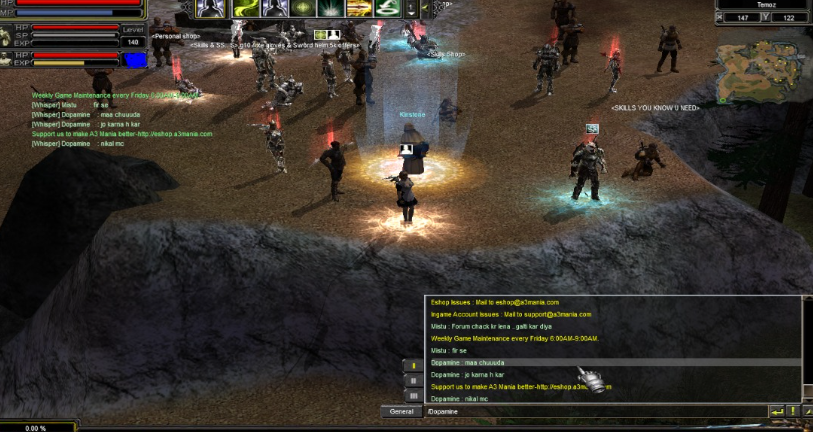Activate the orange flame streak skill
Viewport: 813px width, 432px height.
pyautogui.click(x=358, y=9)
